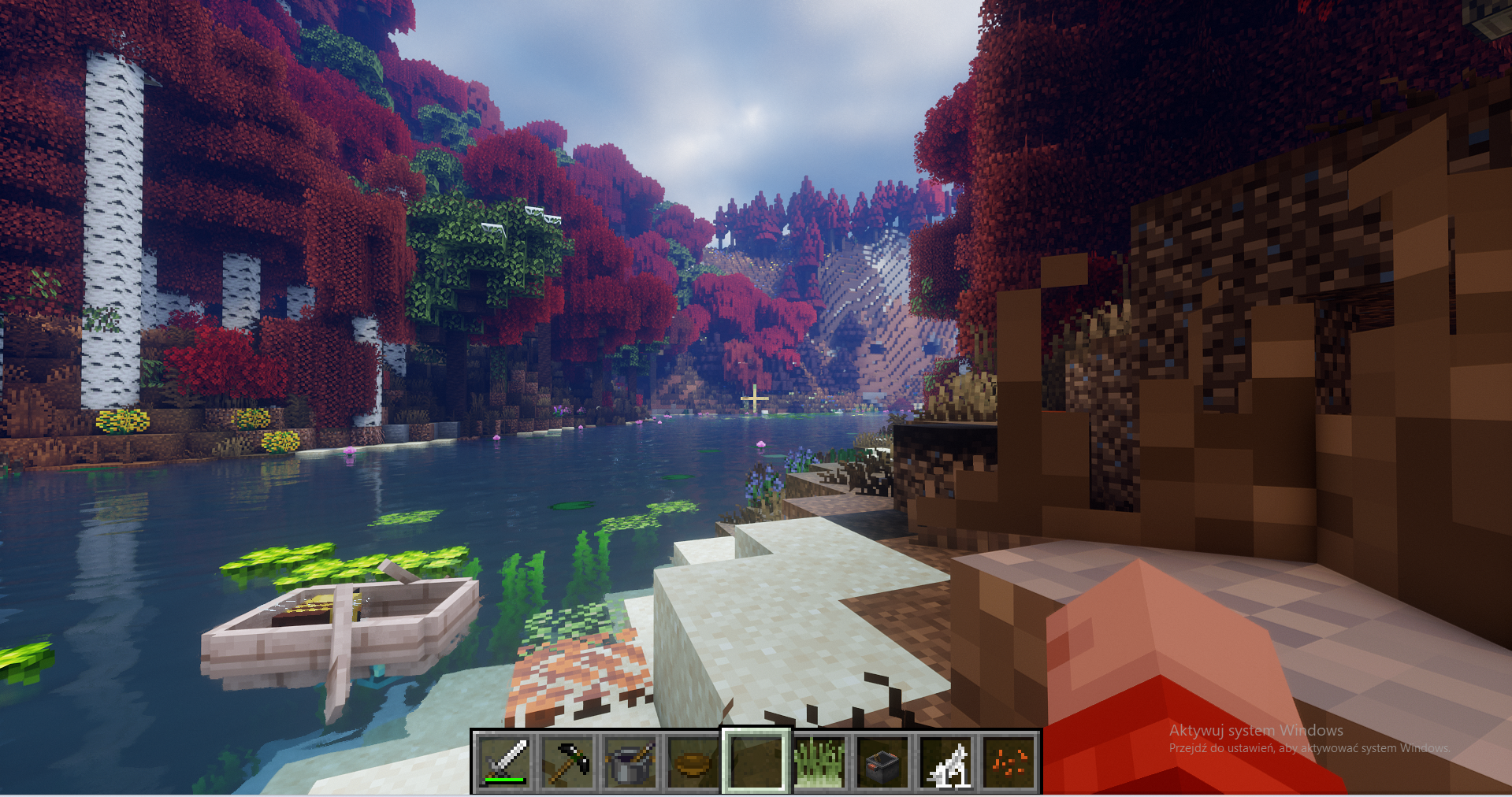
Task: Click the highlighted empty hotbar slot
Action: pyautogui.click(x=756, y=762)
